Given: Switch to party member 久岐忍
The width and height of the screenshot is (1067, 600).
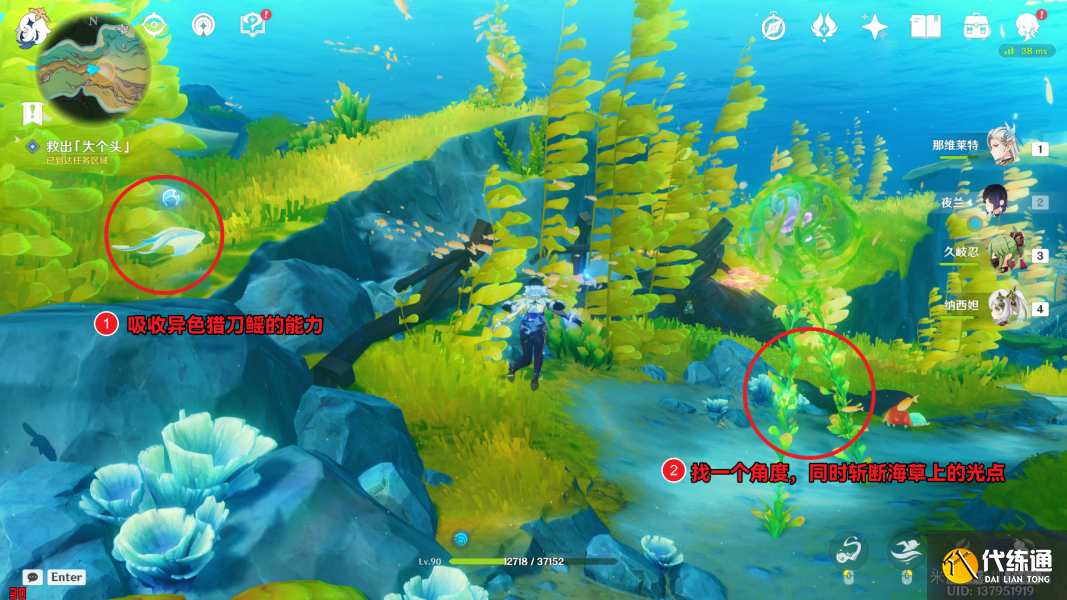Looking at the screenshot, I should 1000,253.
